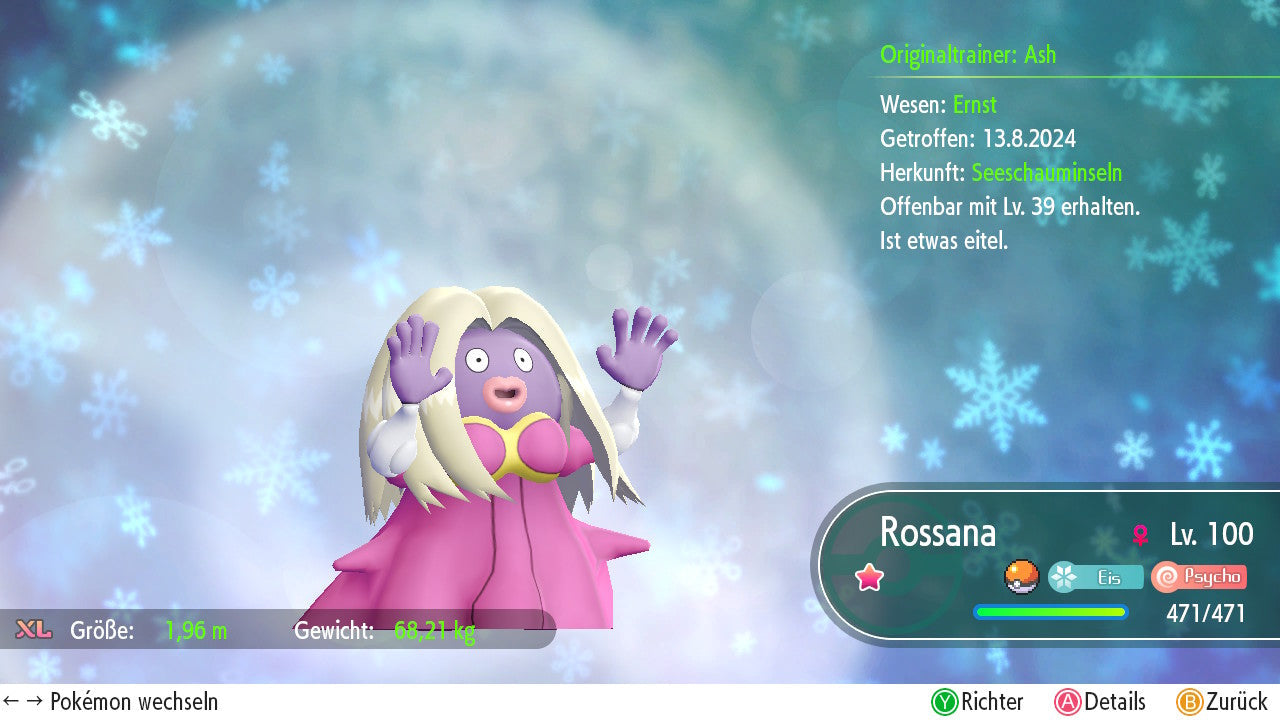The height and width of the screenshot is (720, 1280).
Task: Click the XL size badge
Action: [x=34, y=630]
